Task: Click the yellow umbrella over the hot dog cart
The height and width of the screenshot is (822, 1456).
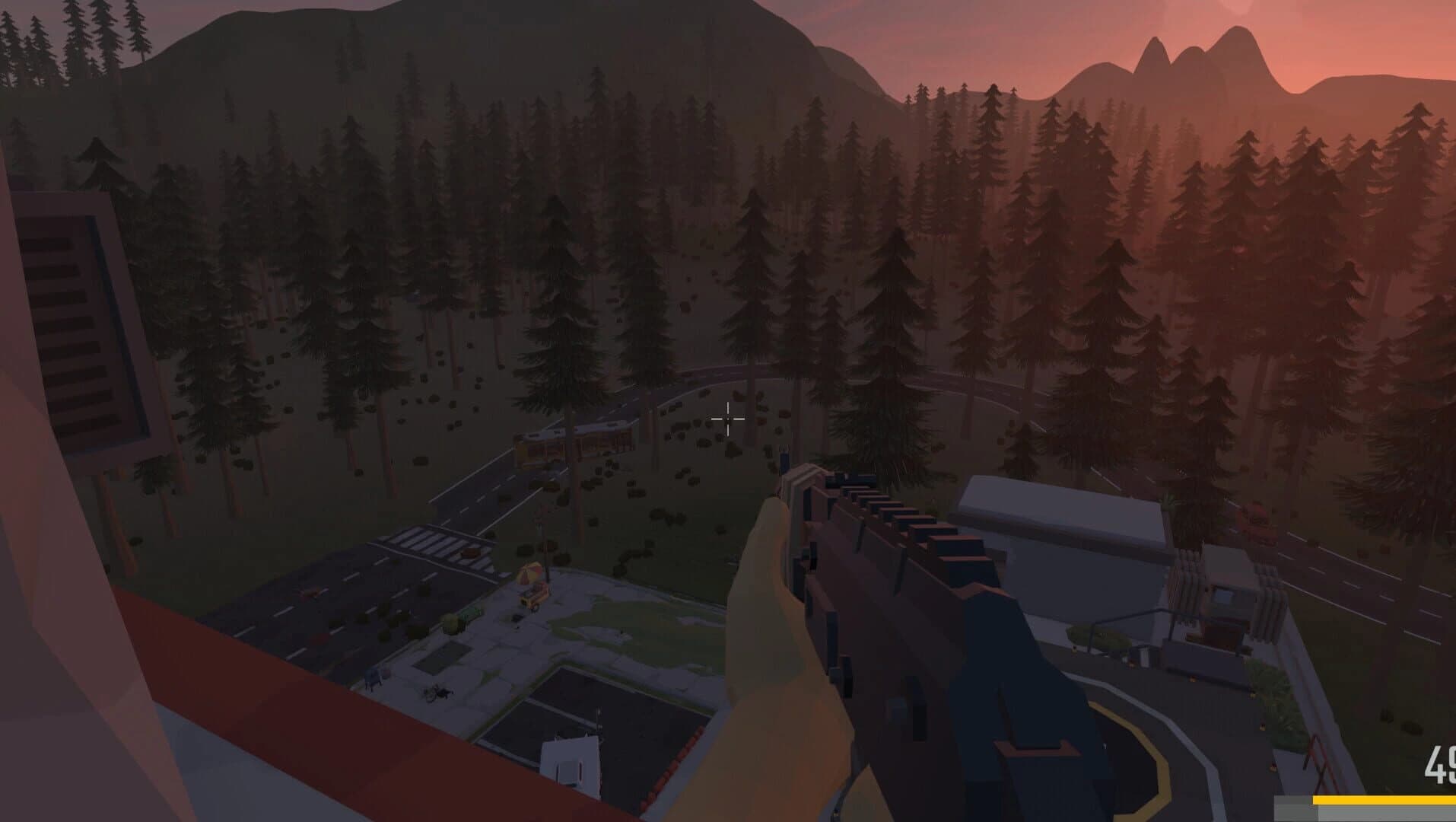Action: click(529, 571)
